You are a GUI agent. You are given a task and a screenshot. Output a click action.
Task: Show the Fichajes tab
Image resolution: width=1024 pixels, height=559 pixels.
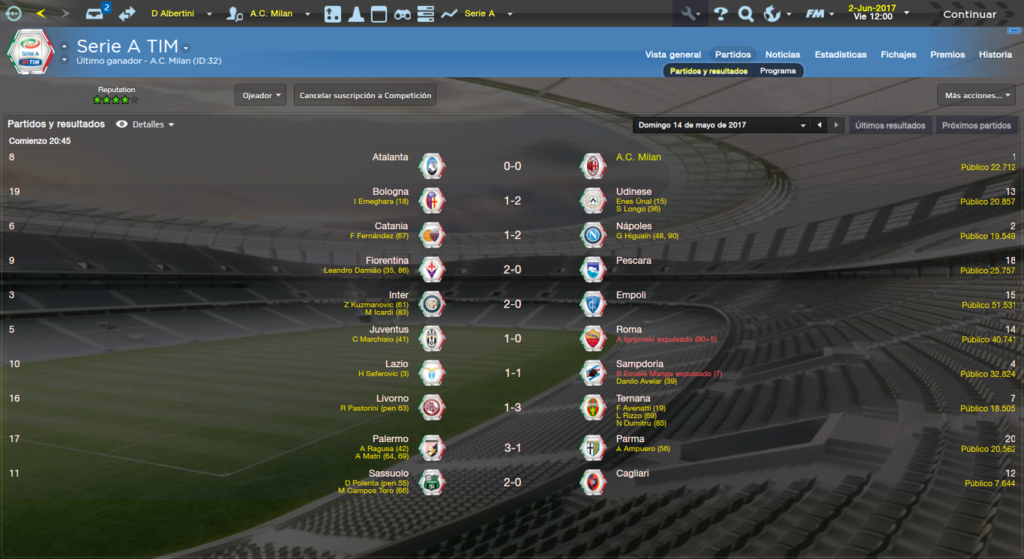[x=898, y=54]
